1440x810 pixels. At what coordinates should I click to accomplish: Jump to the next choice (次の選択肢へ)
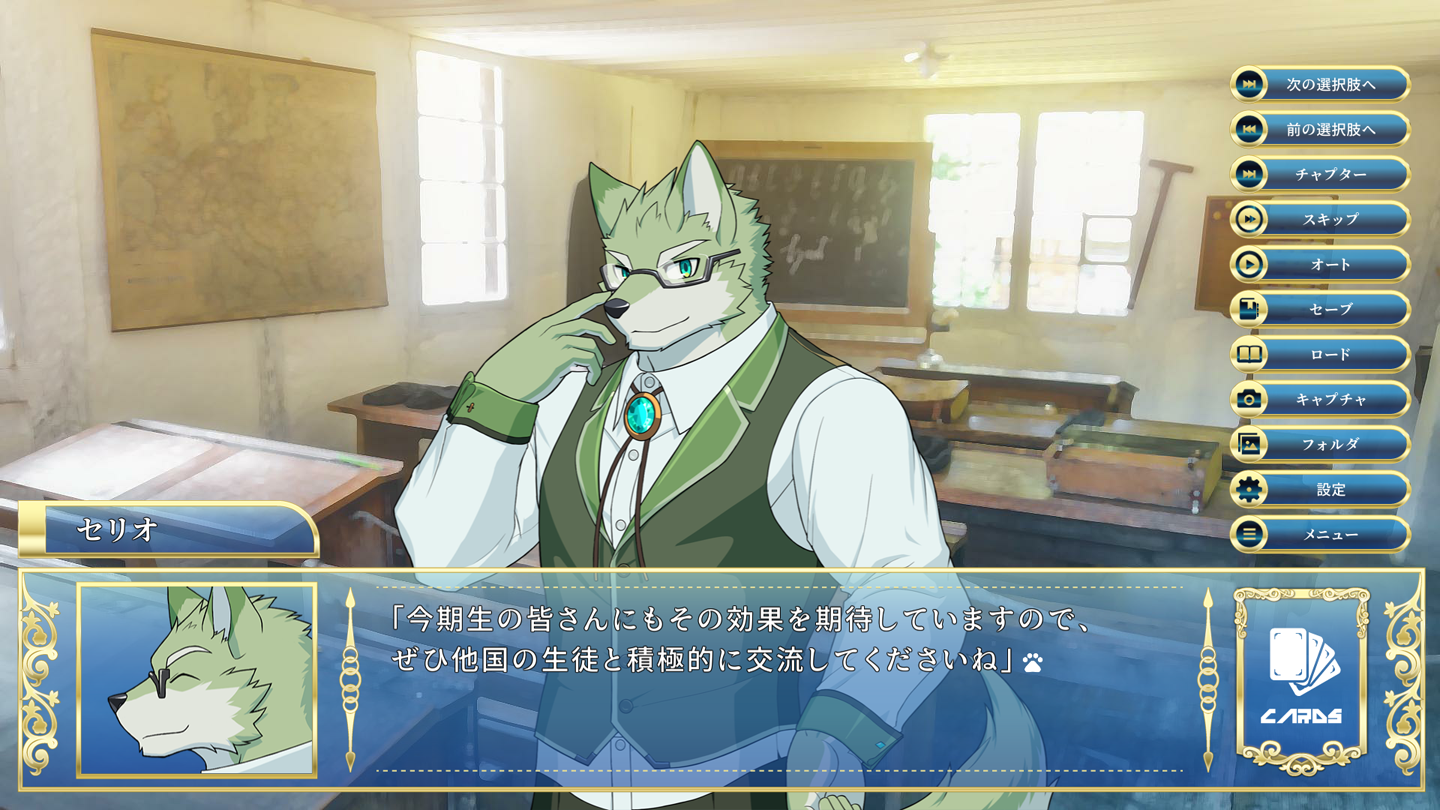1320,85
